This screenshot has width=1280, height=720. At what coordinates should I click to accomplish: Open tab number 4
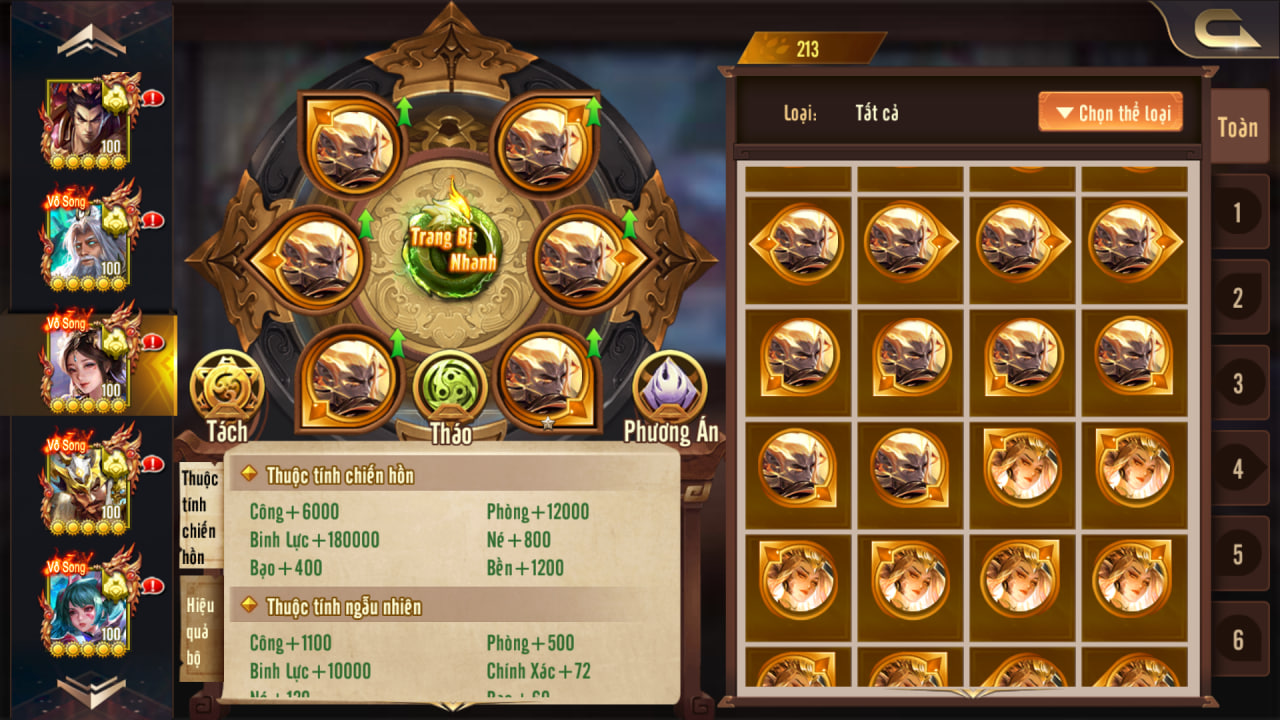point(1238,468)
